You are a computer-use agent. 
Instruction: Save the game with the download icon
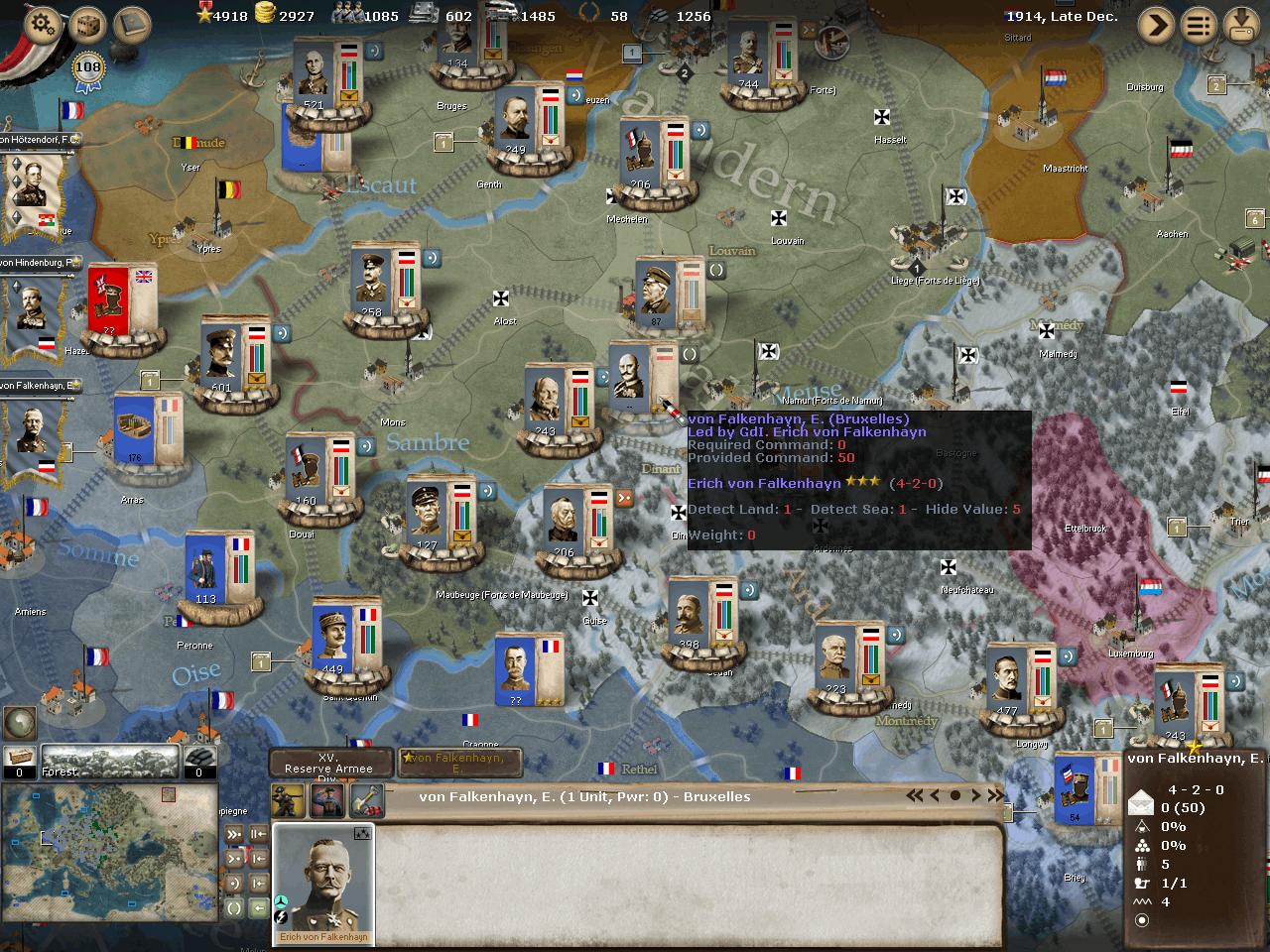1241,24
